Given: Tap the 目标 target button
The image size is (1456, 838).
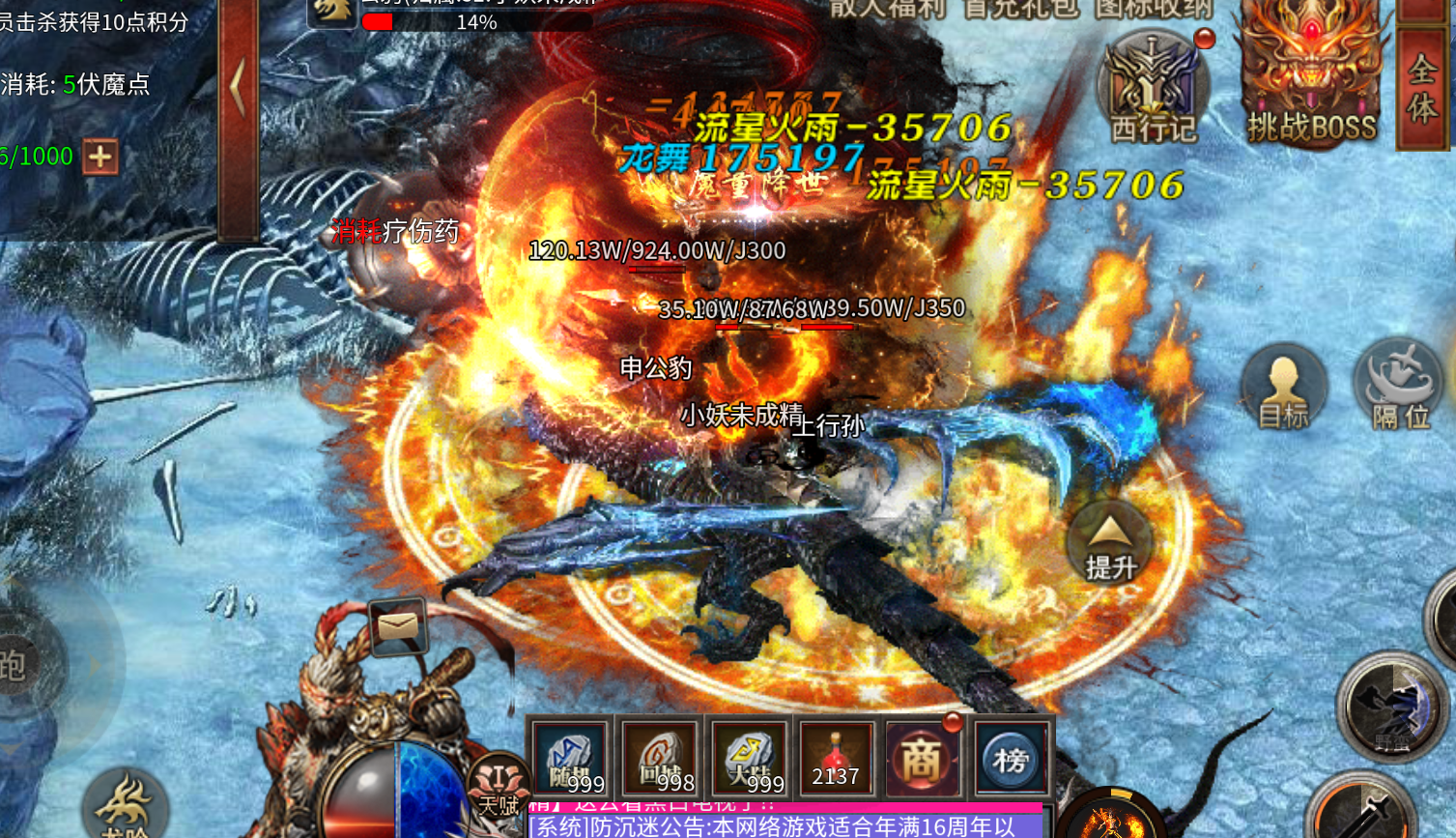Looking at the screenshot, I should [1283, 389].
